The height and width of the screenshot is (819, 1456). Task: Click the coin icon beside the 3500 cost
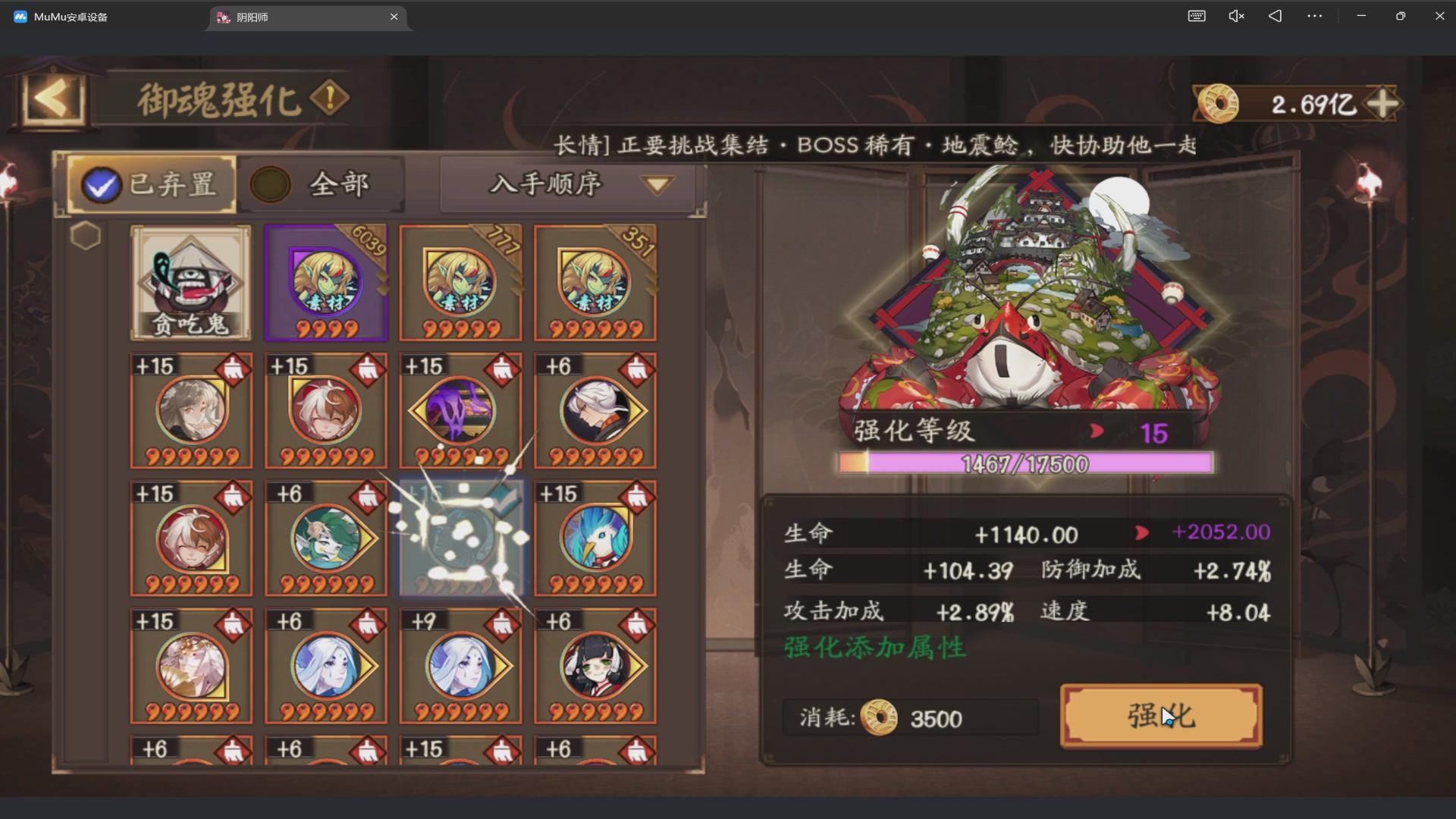click(880, 718)
